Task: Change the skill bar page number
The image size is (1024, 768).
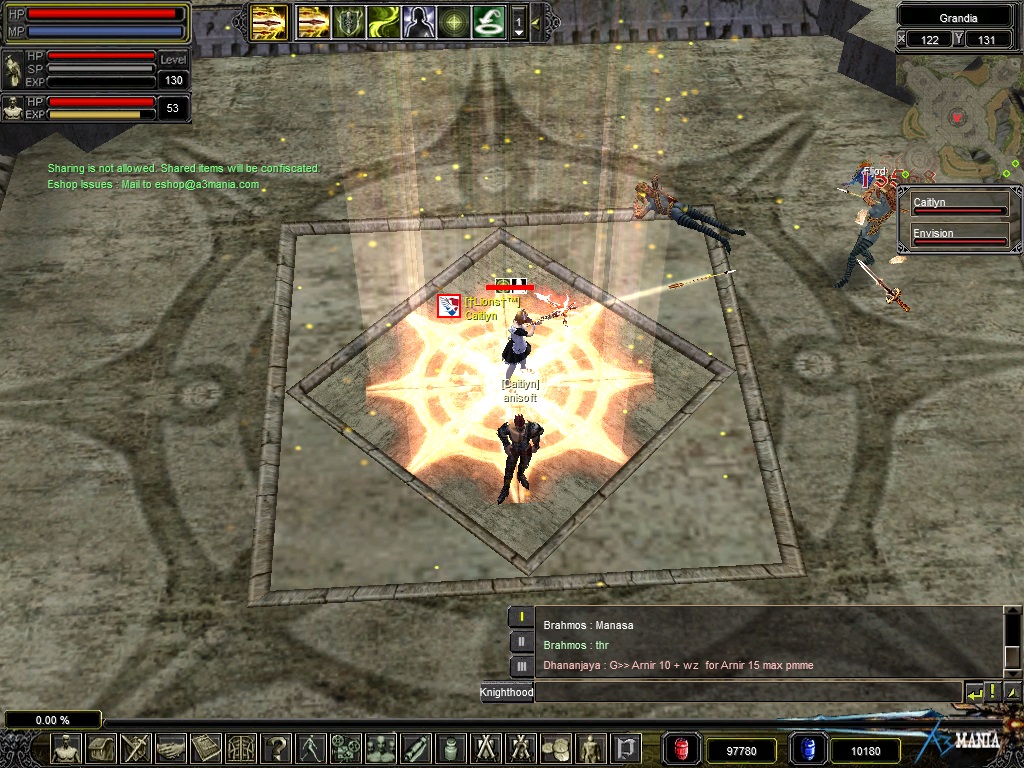Action: click(x=518, y=21)
